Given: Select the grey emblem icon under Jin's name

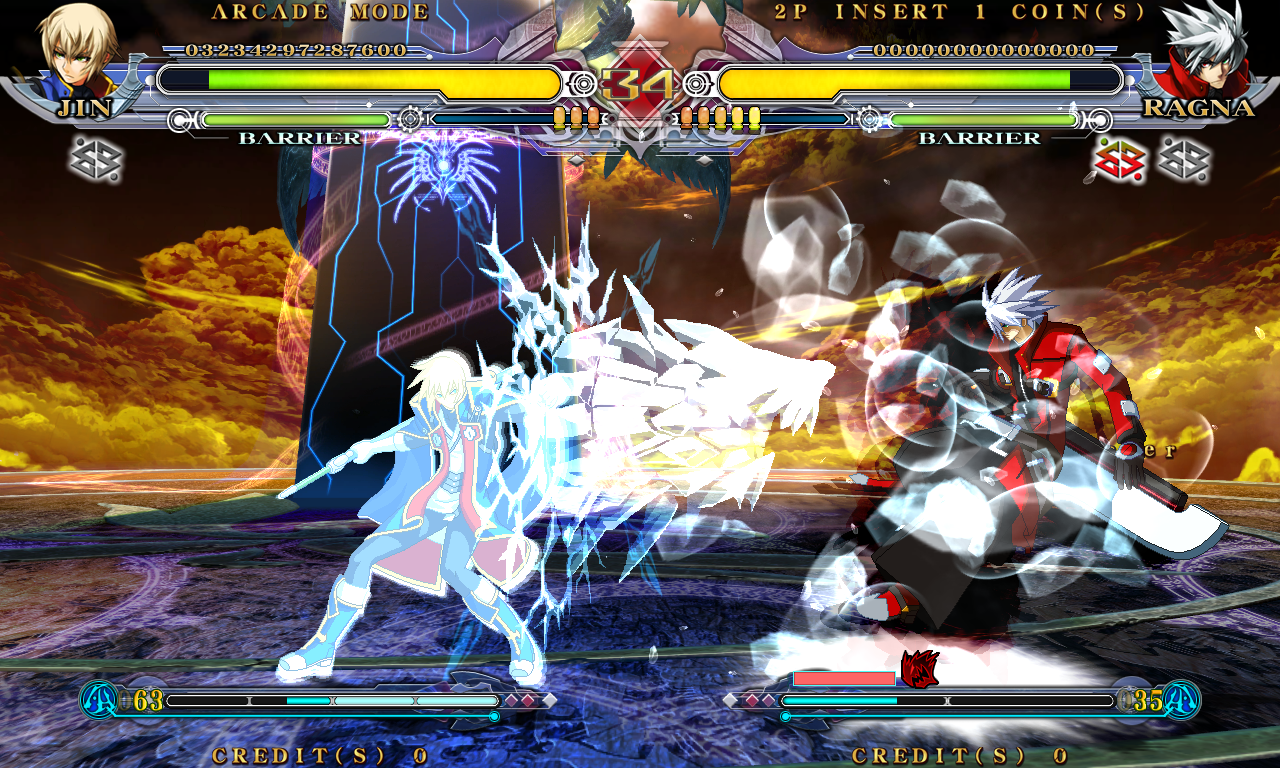Looking at the screenshot, I should click(96, 160).
